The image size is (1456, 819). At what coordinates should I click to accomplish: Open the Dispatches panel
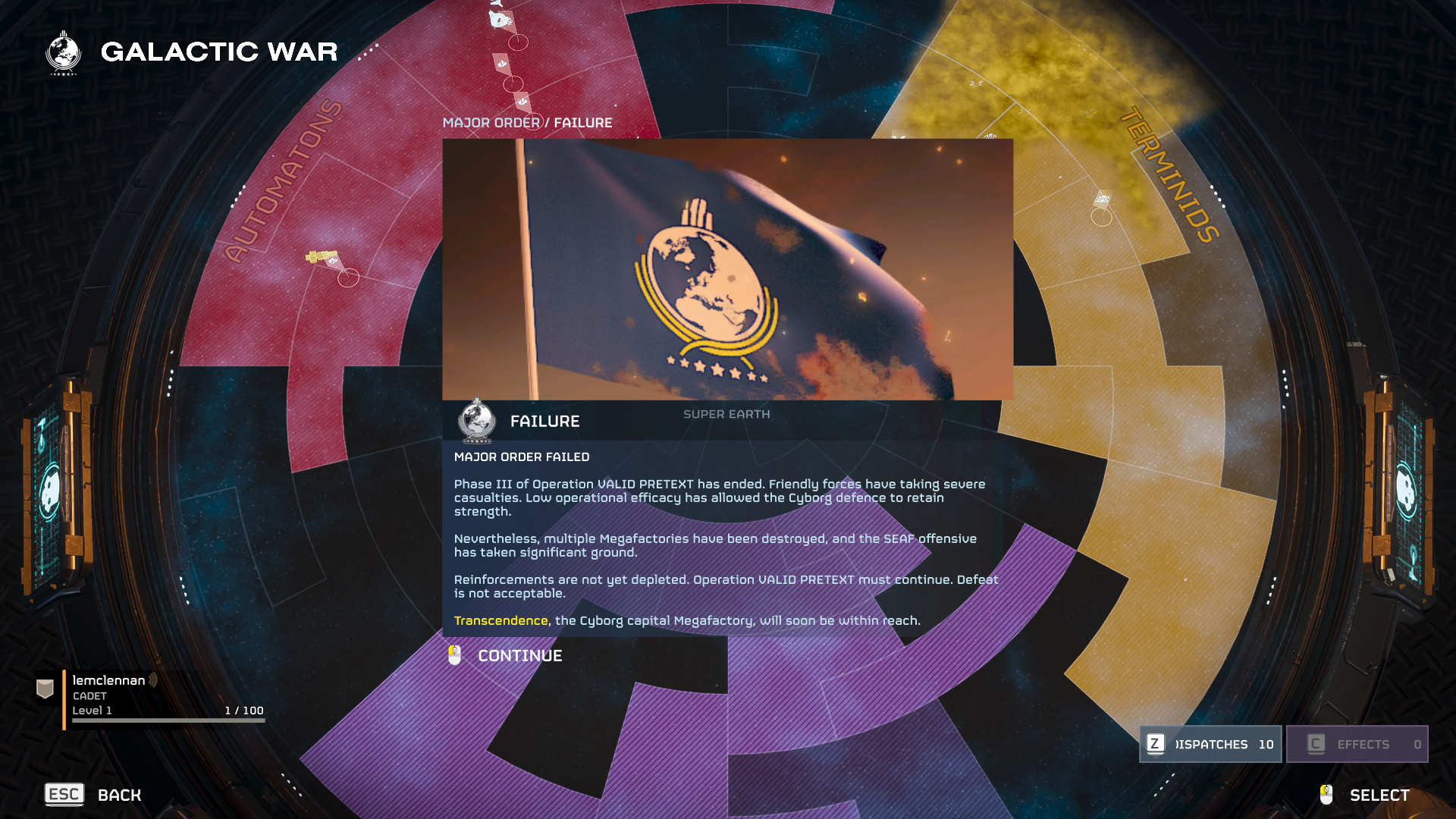(x=1210, y=744)
